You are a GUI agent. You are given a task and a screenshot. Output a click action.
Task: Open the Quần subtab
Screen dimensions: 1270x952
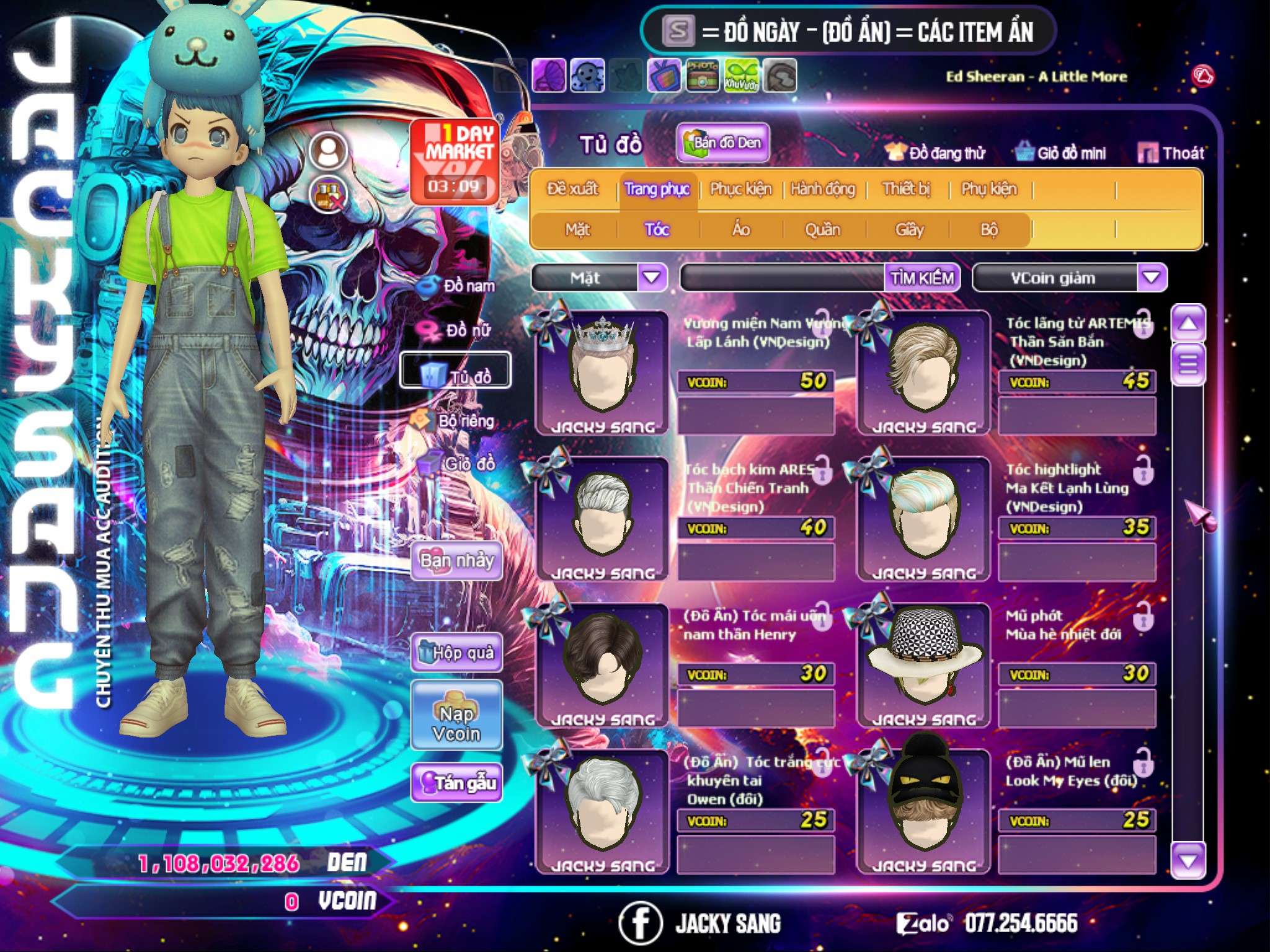[x=822, y=230]
